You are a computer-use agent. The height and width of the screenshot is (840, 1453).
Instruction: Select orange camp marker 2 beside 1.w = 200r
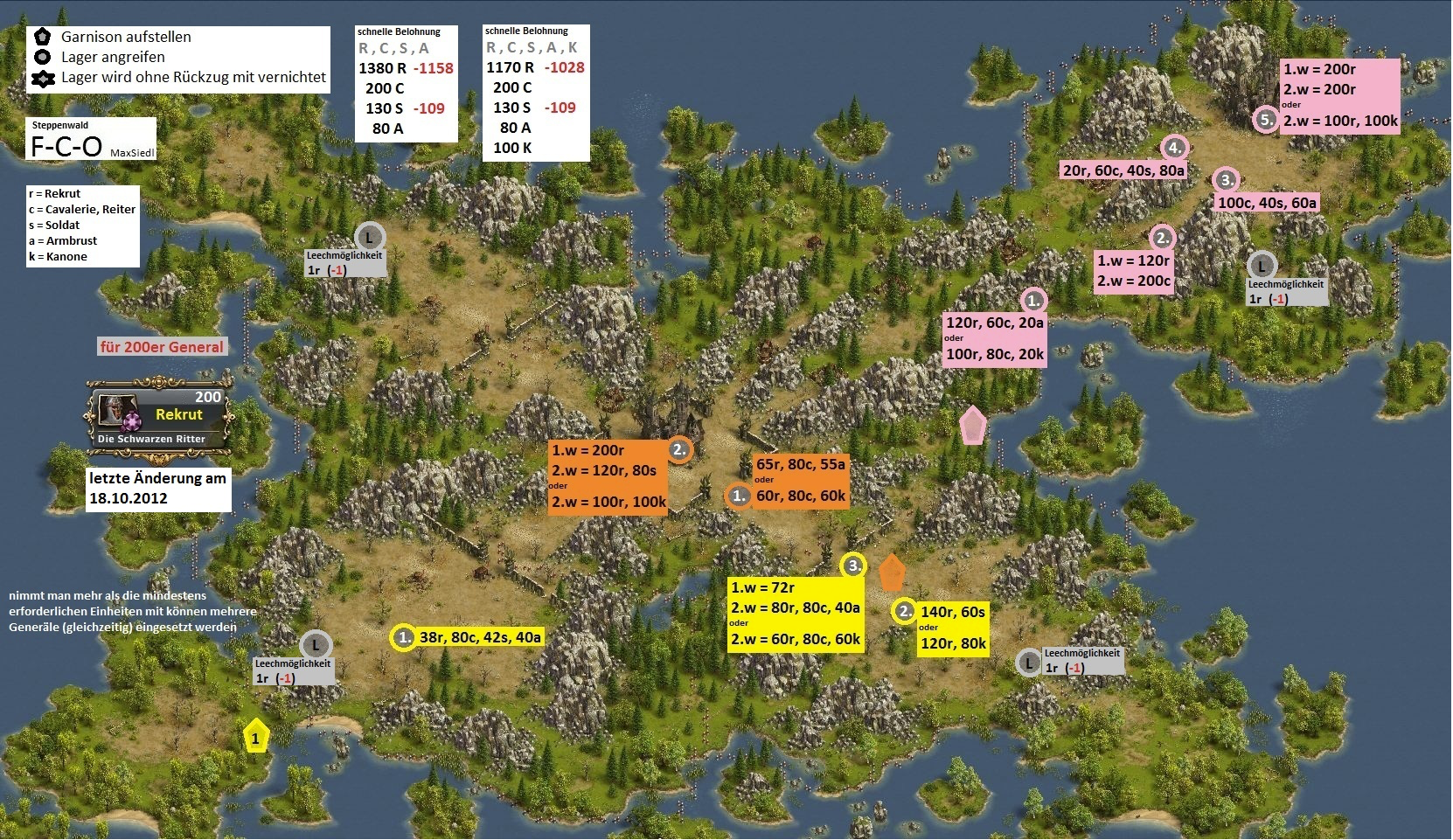coord(680,450)
